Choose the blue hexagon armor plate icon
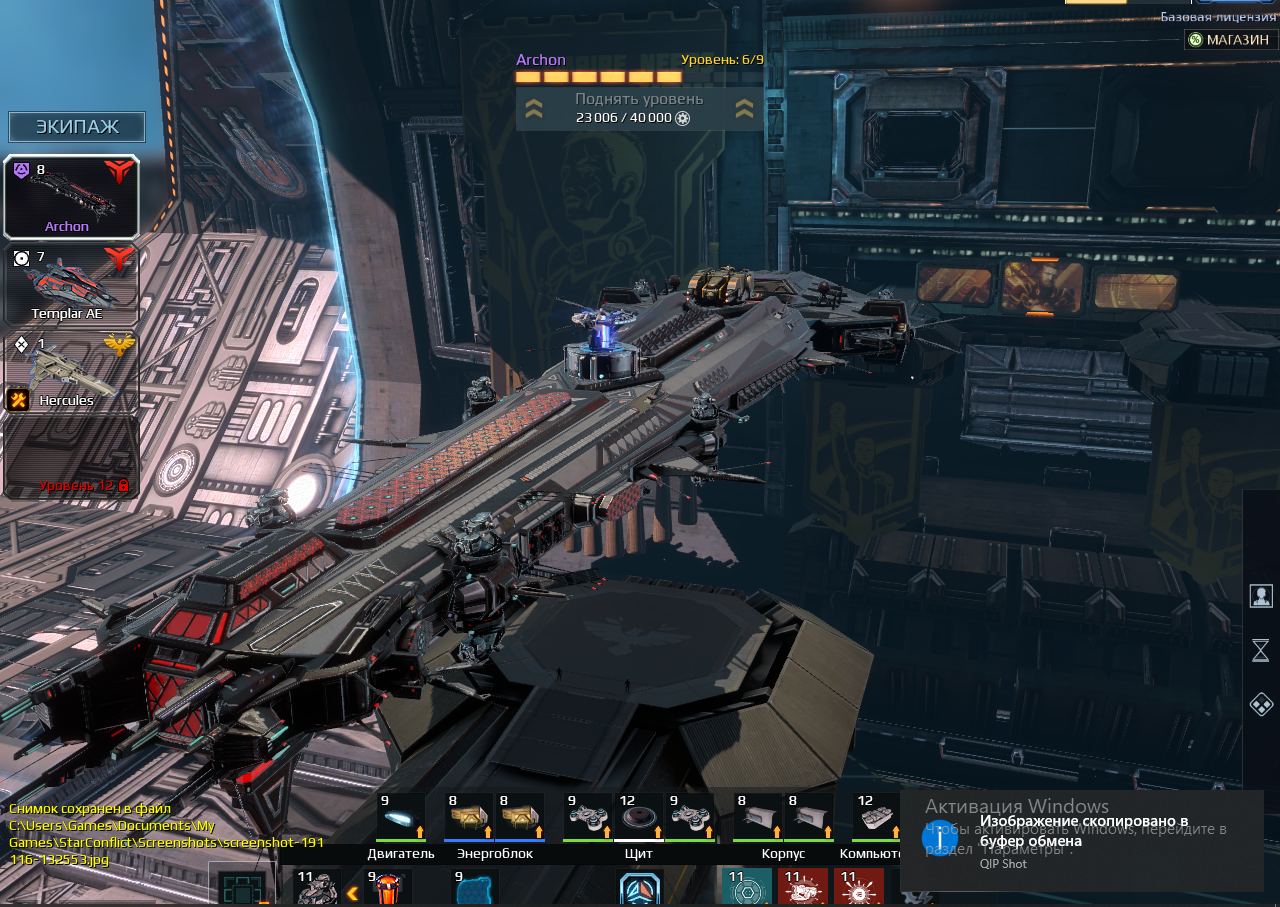The image size is (1280, 907). coord(475,888)
